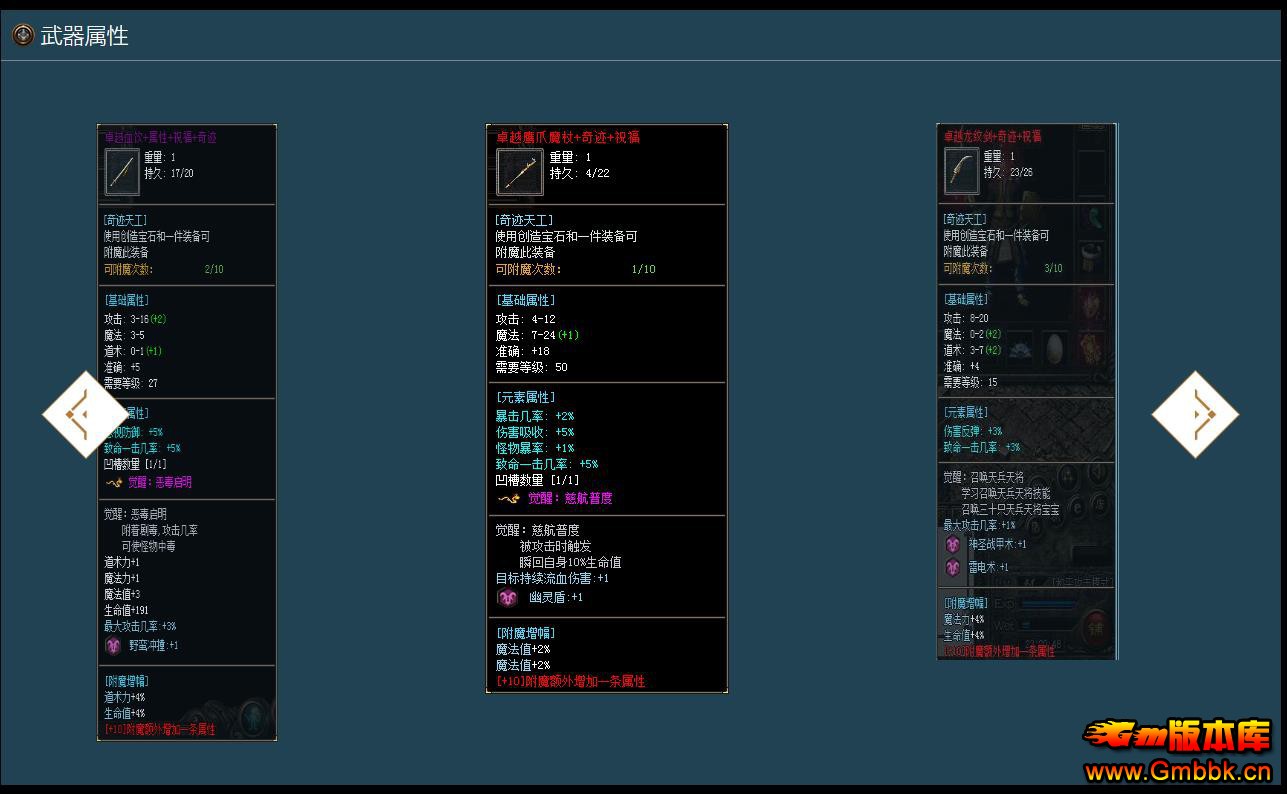This screenshot has width=1287, height=794.
Task: Click the 幽灵盾 skill gem icon
Action: pos(507,597)
